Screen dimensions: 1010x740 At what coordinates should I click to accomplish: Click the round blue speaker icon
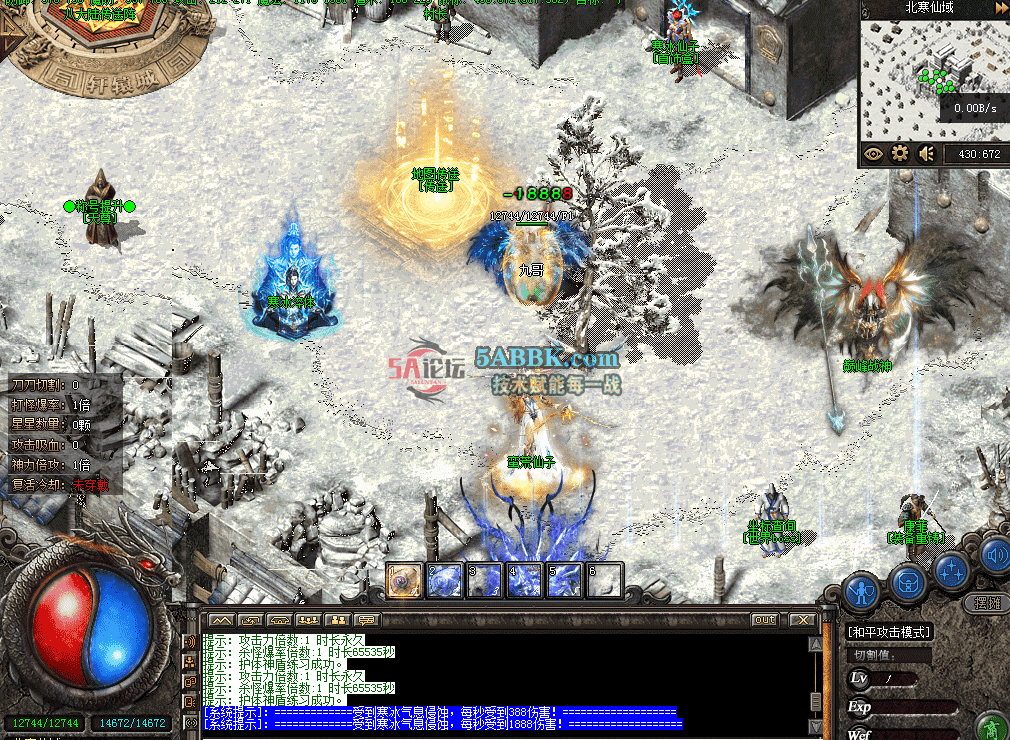pos(994,555)
